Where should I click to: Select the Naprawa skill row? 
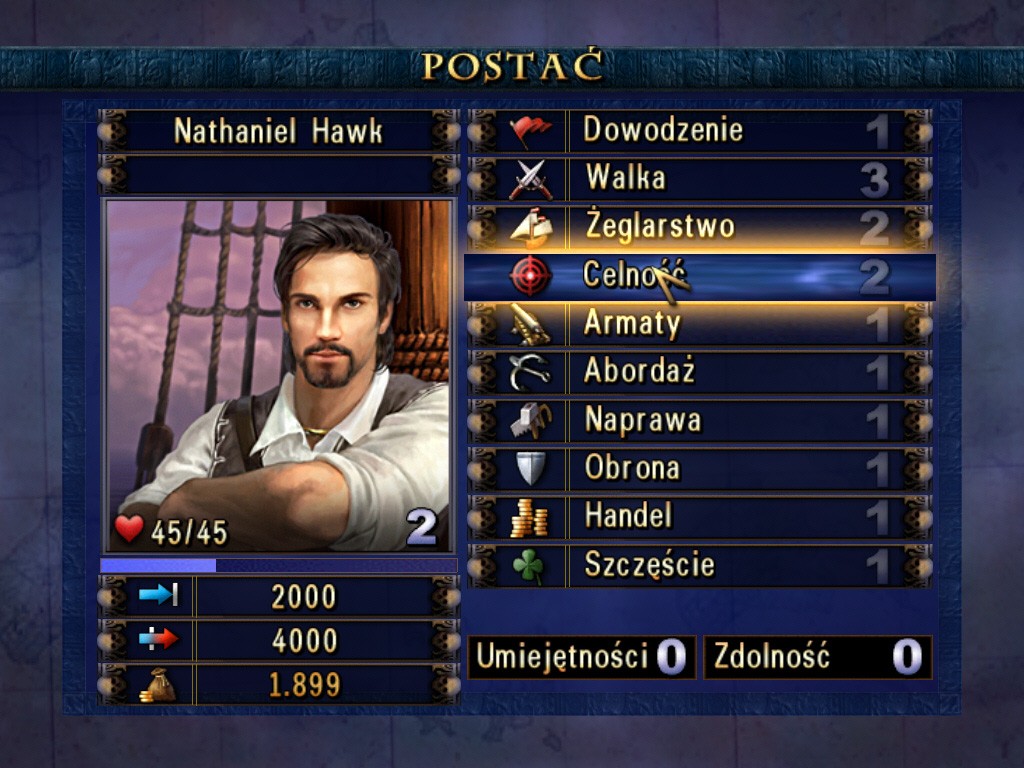pyautogui.click(x=700, y=420)
